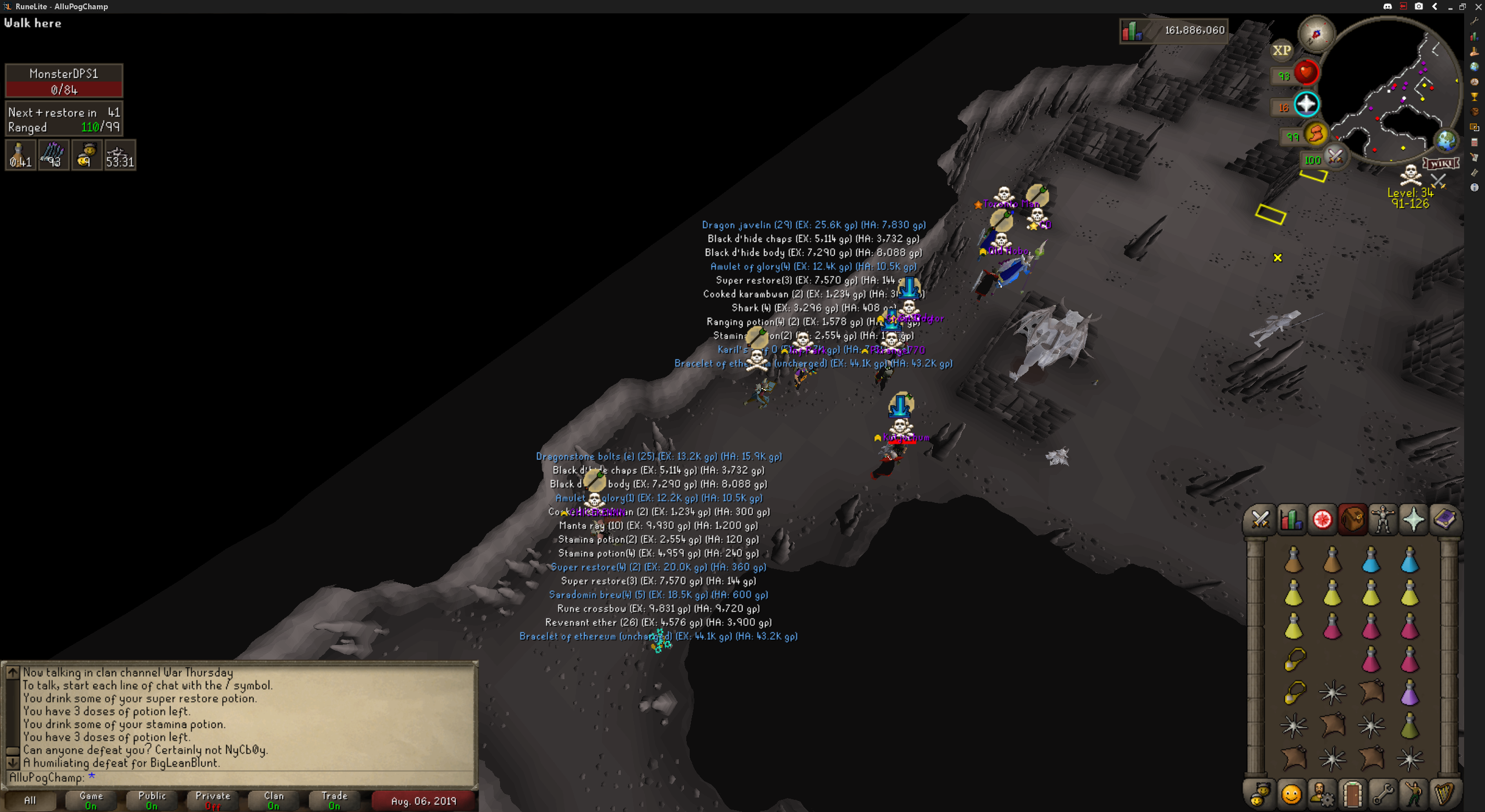Open the harp Music Player tab
The height and width of the screenshot is (812, 1485).
click(x=1444, y=794)
